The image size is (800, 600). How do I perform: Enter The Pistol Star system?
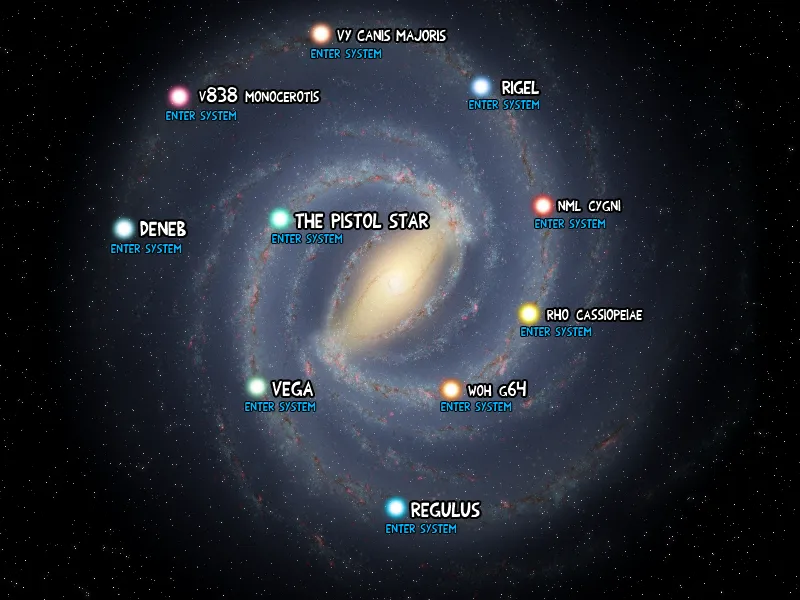307,239
